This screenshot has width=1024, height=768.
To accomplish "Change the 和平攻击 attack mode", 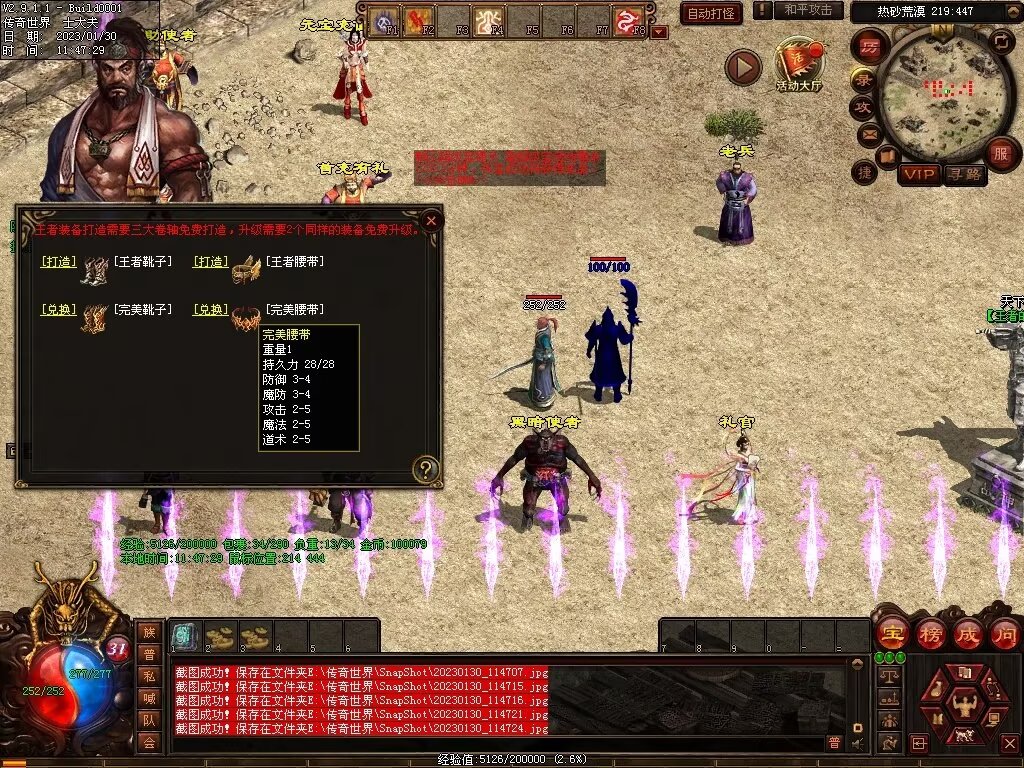I will (808, 11).
